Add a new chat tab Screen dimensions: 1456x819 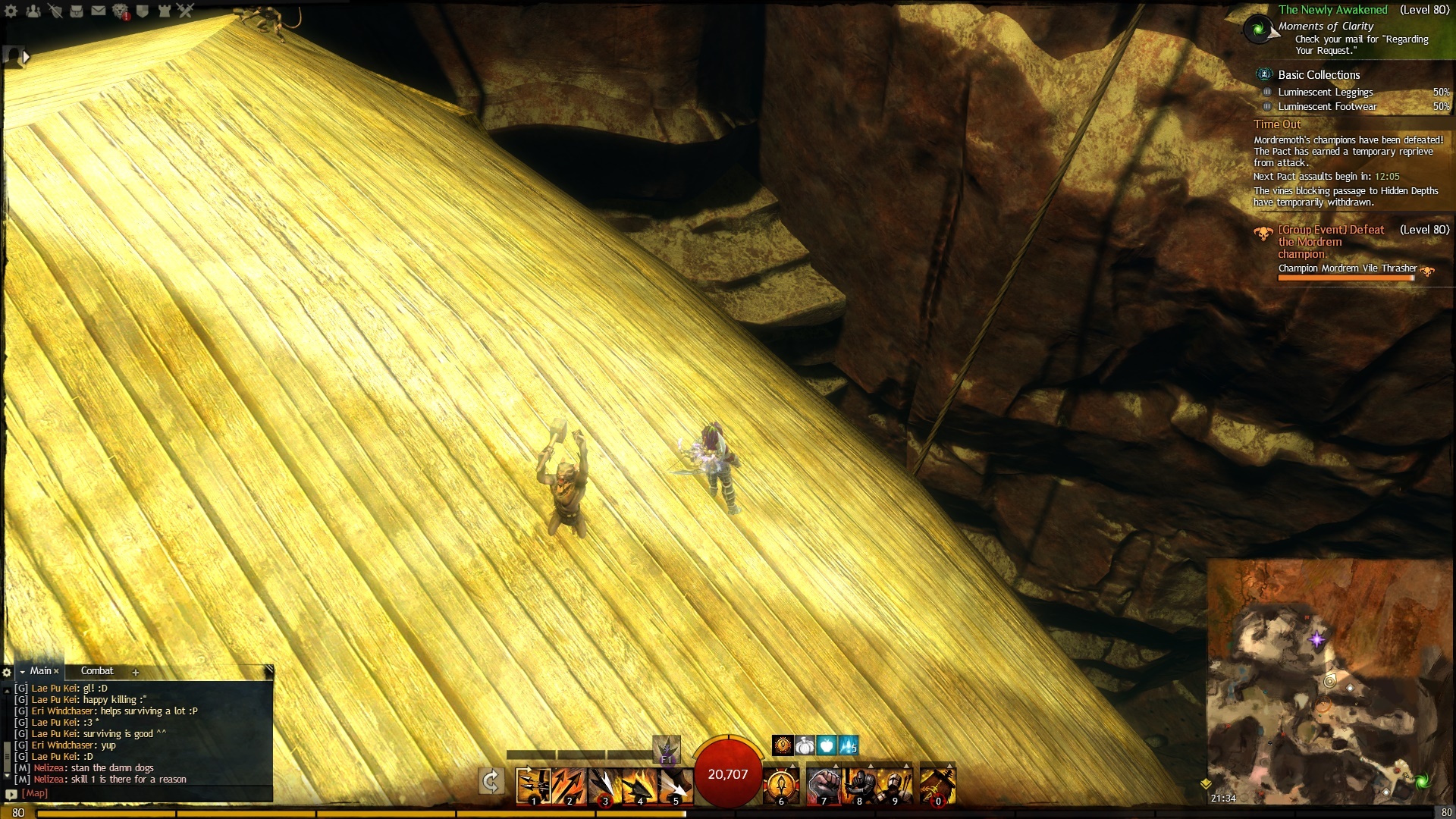point(136,672)
